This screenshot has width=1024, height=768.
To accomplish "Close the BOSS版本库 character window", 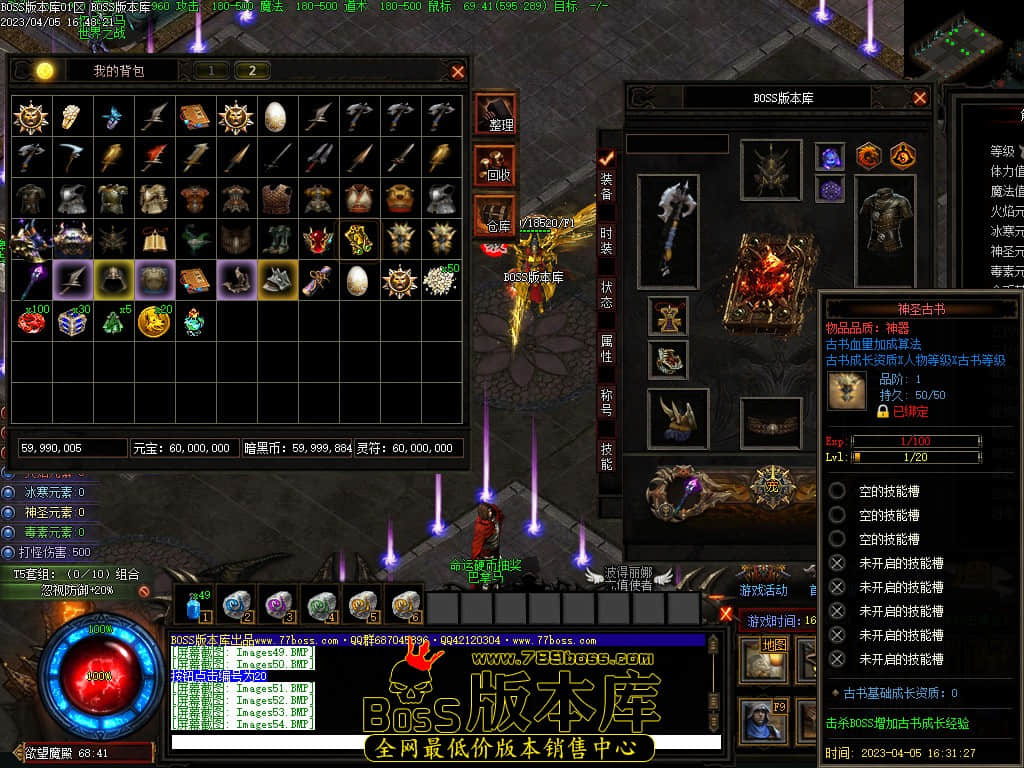I will click(x=920, y=98).
